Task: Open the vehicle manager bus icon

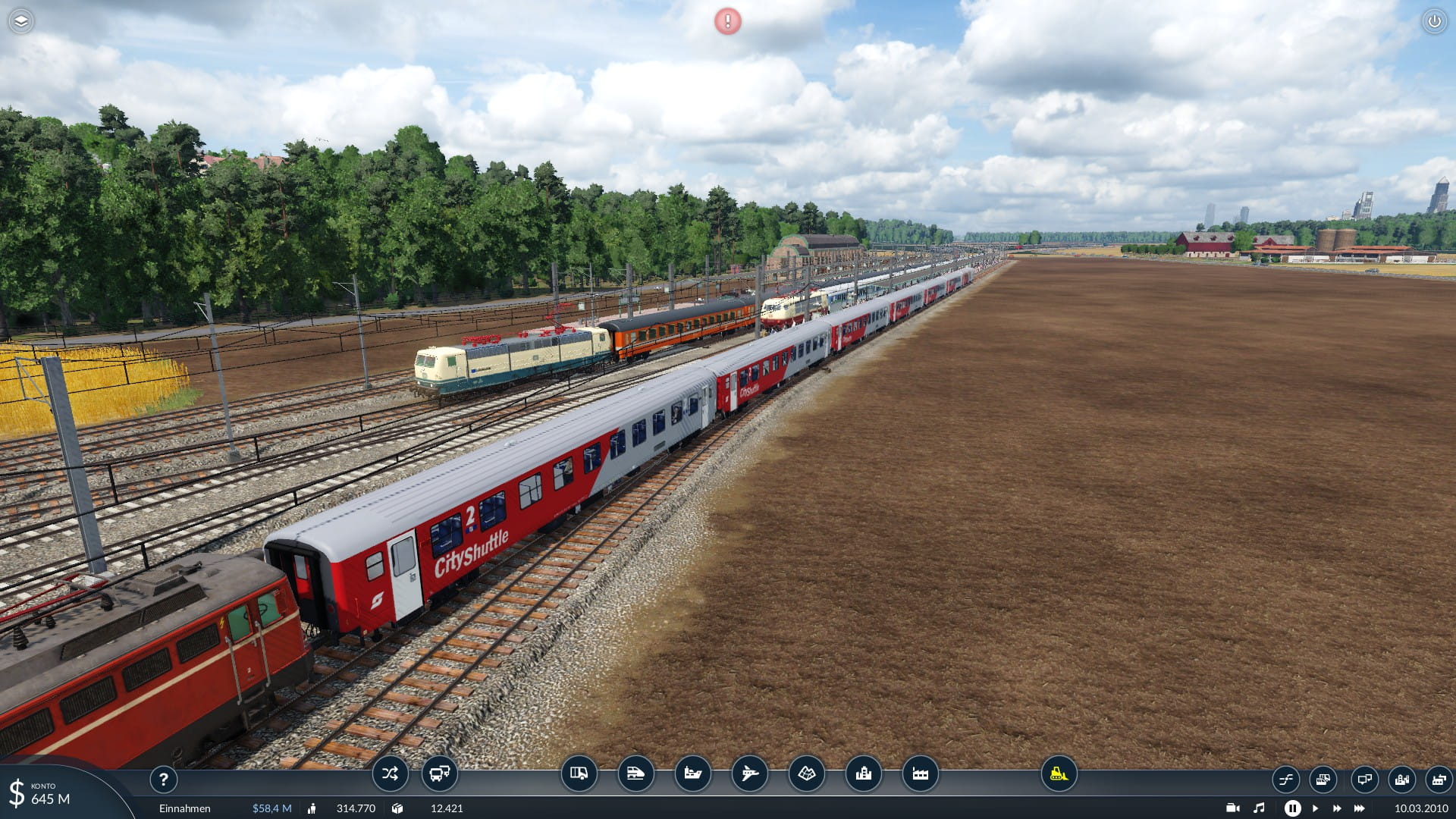Action: tap(440, 774)
